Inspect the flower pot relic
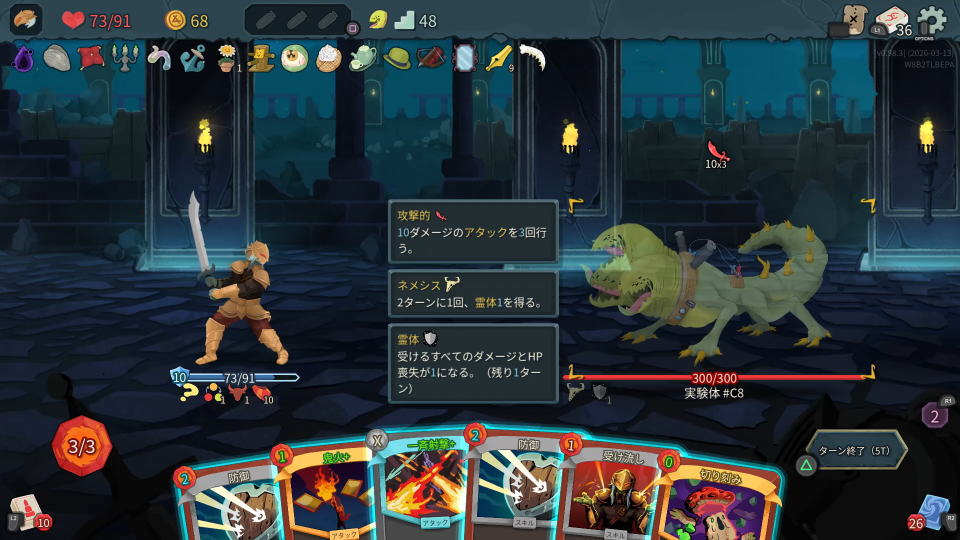 (227, 59)
